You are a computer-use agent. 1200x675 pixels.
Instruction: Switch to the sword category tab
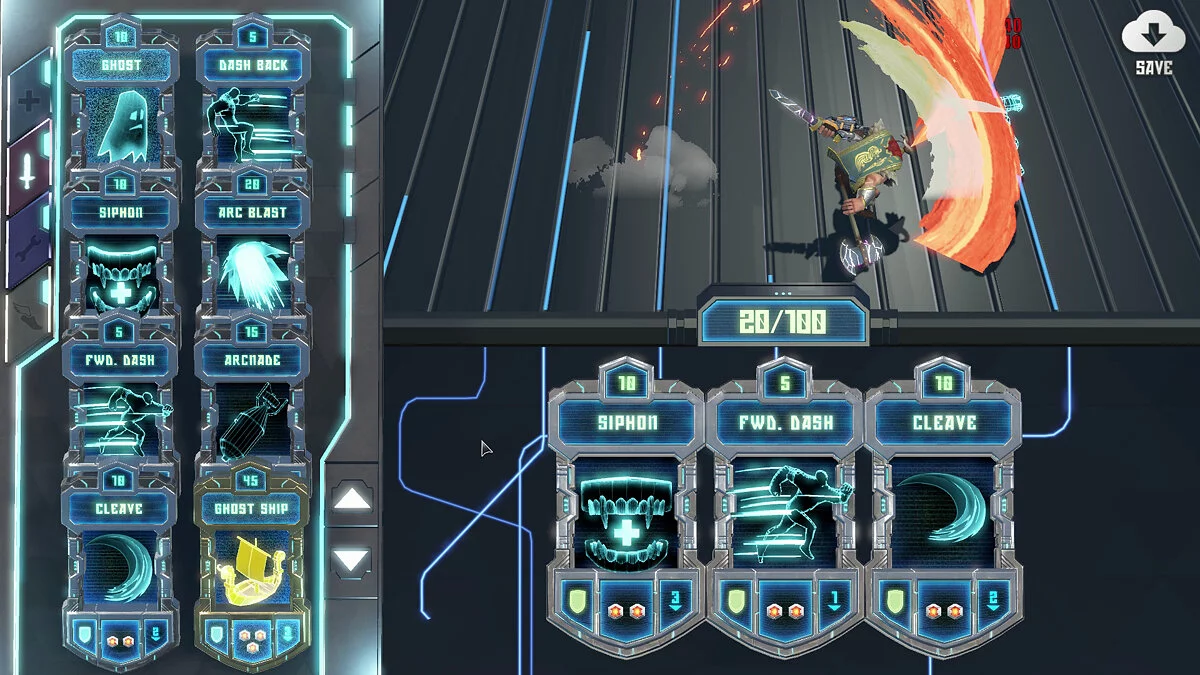(x=28, y=170)
